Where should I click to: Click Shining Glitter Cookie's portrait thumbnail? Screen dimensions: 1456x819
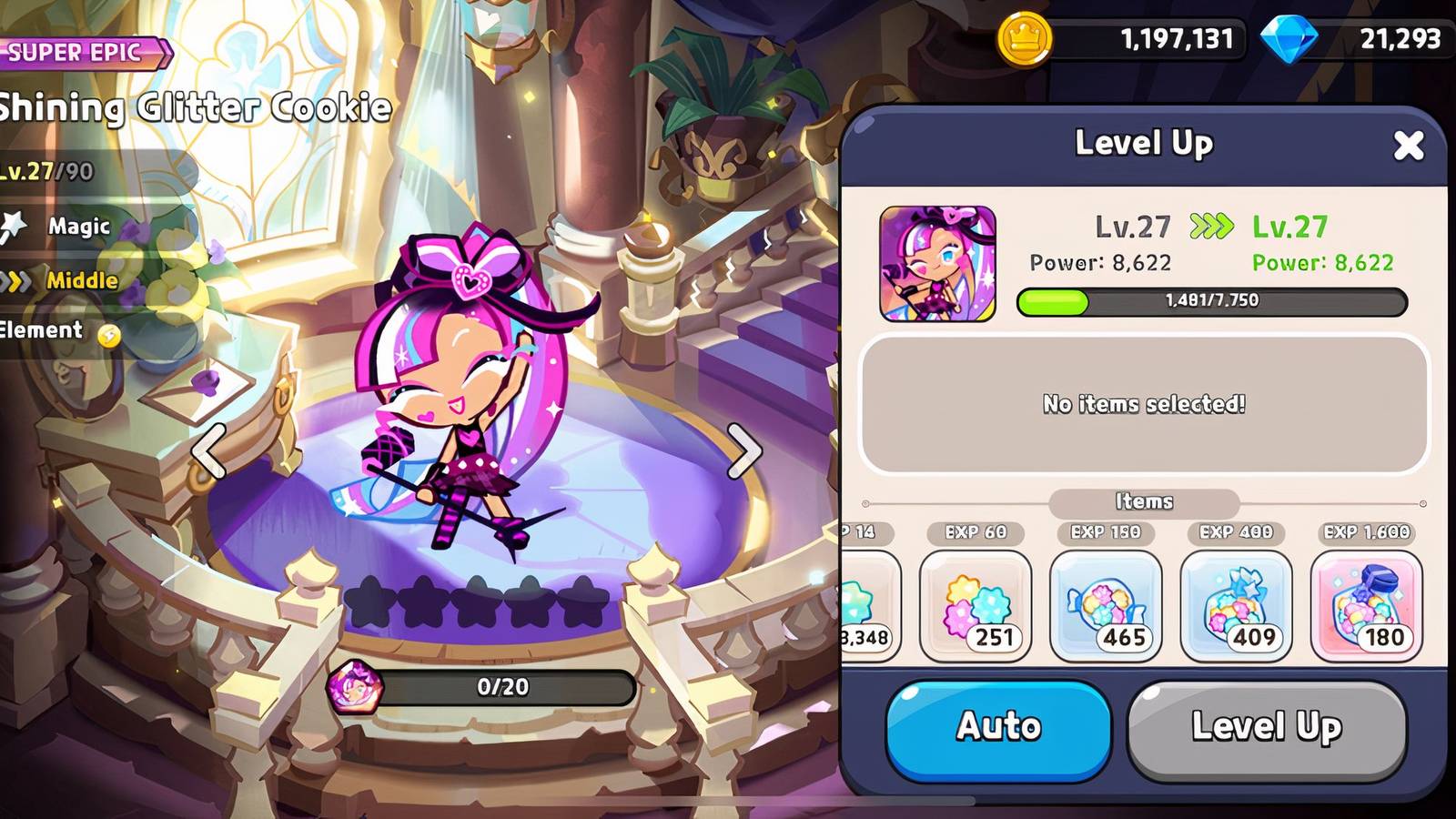tap(937, 264)
